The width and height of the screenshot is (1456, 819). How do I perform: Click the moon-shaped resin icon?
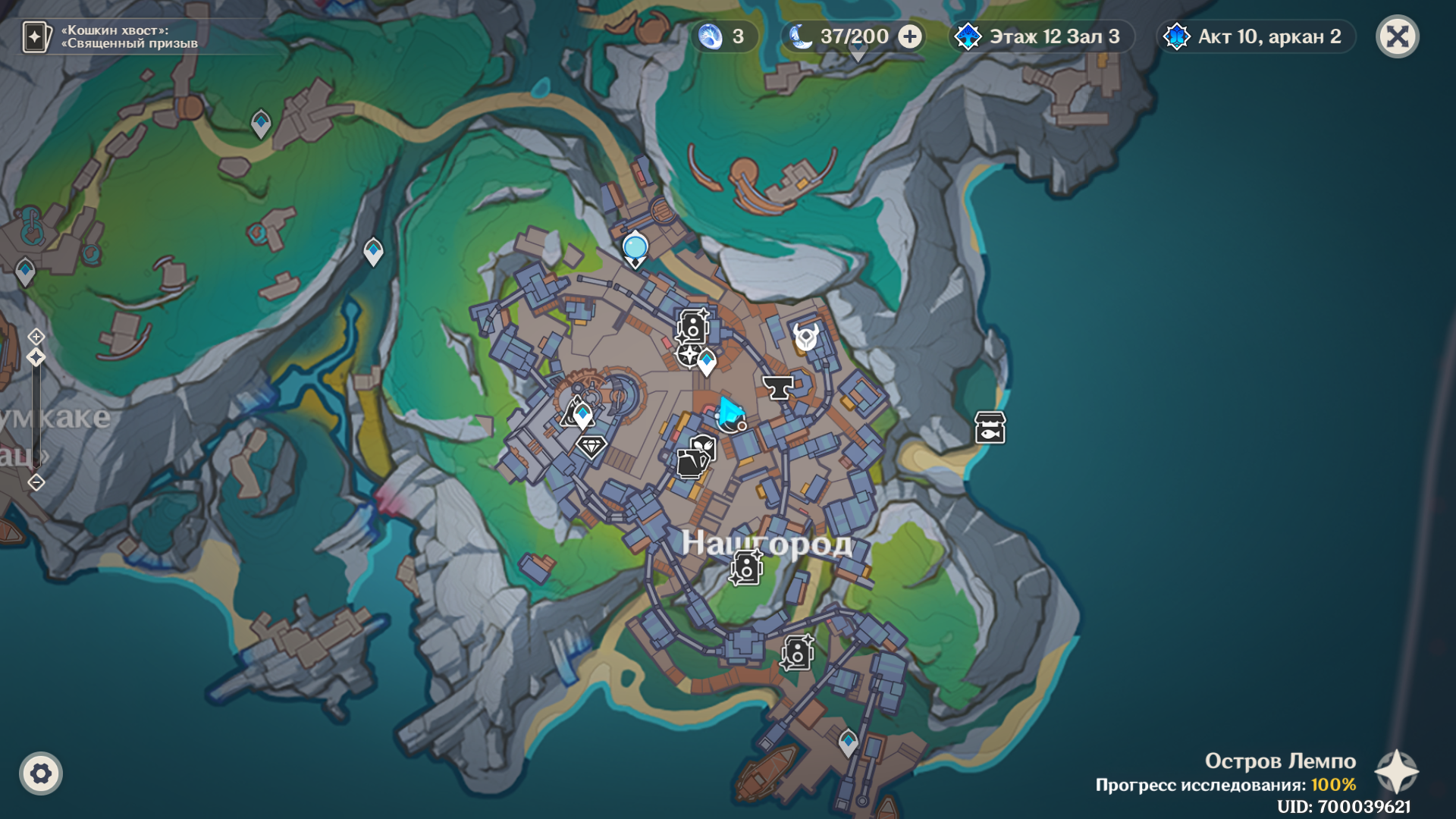800,36
